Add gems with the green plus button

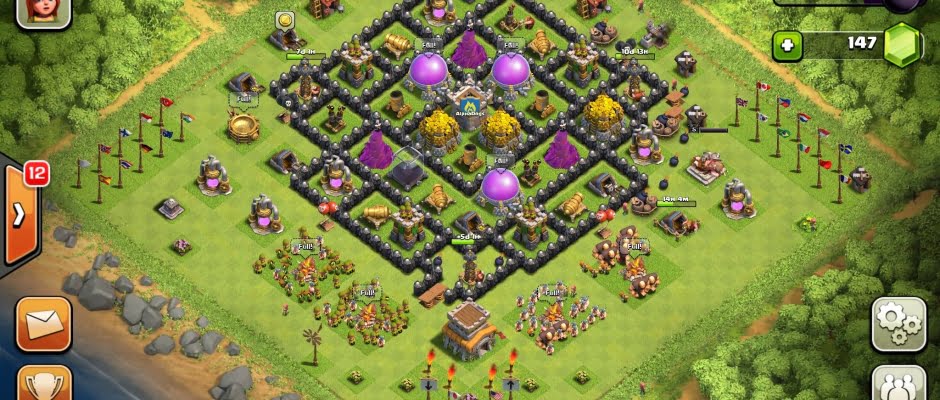click(x=789, y=45)
